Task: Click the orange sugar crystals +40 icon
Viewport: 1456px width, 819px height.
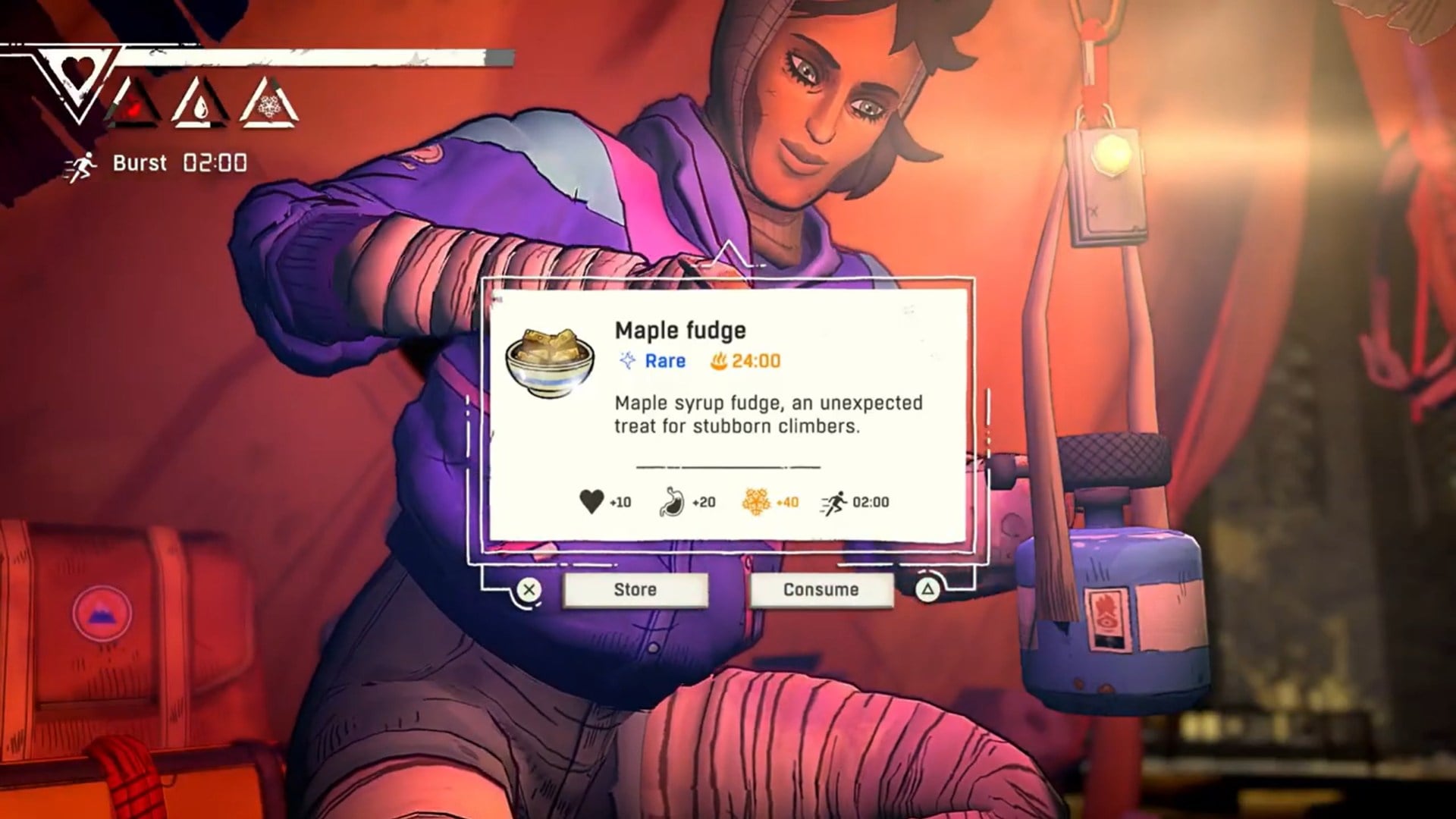Action: (757, 501)
